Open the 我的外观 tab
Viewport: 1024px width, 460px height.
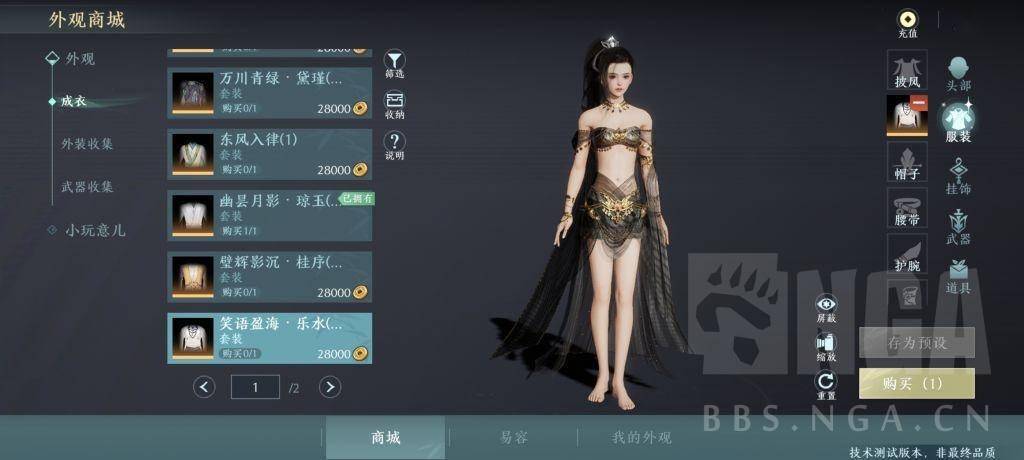coord(641,438)
